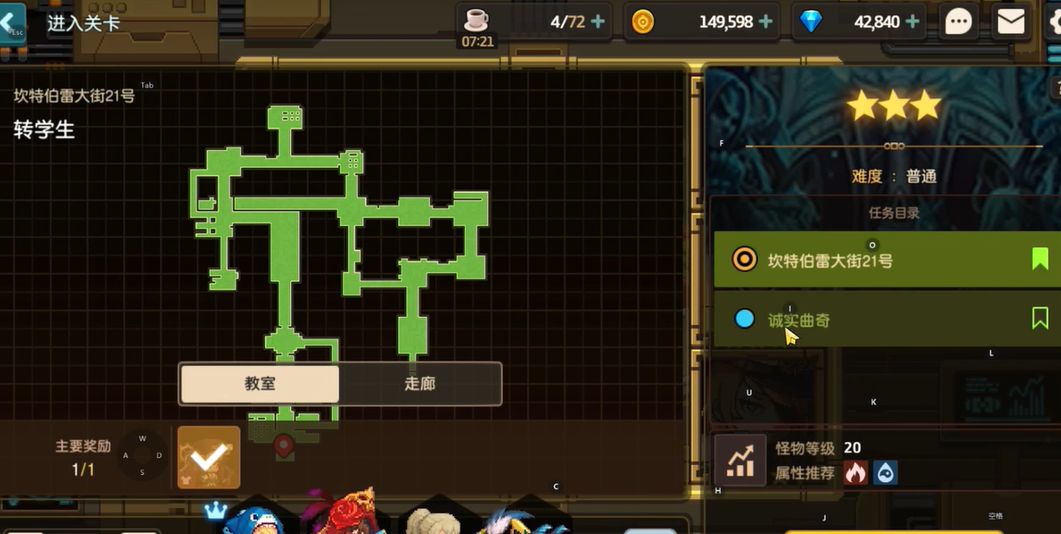
Task: Select the water attribute recommendation icon
Action: pyautogui.click(x=885, y=473)
